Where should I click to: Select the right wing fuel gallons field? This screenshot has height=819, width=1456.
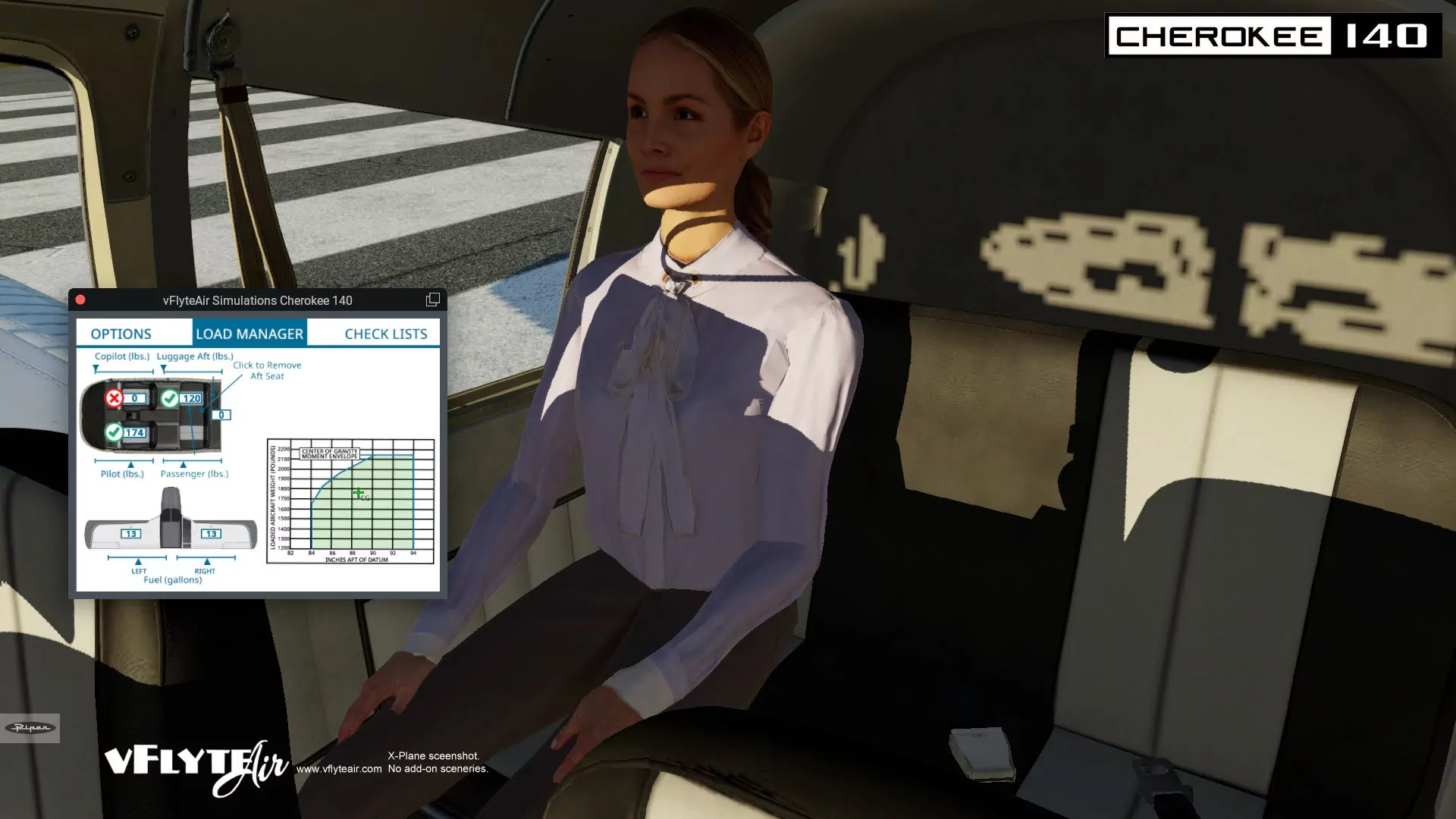coord(211,534)
